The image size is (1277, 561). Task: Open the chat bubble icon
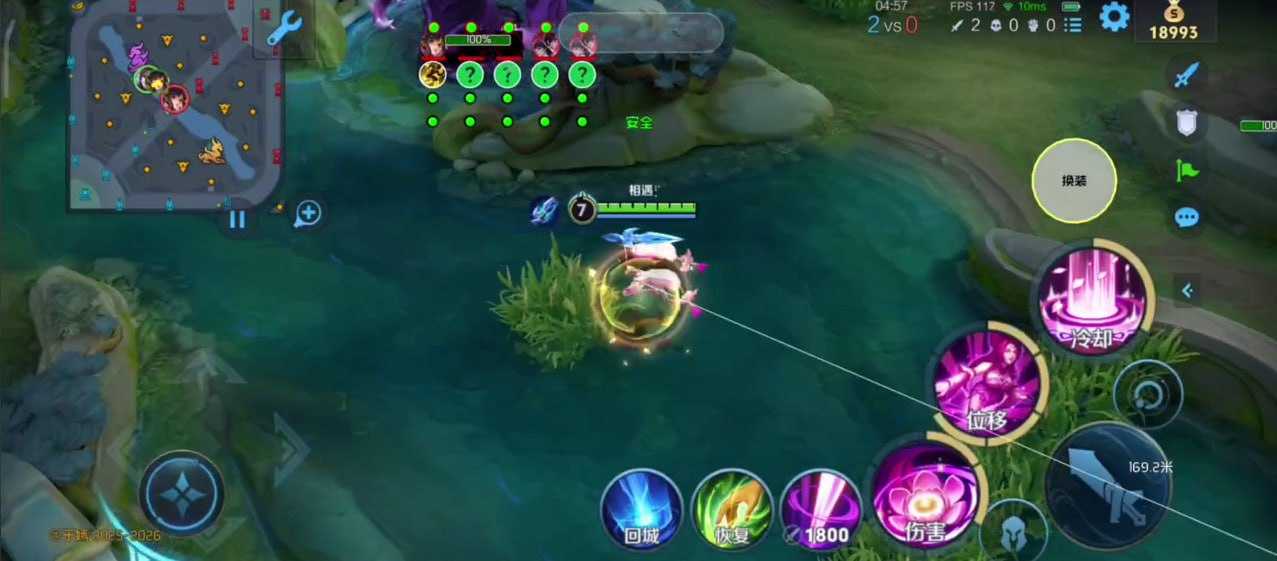(1187, 217)
